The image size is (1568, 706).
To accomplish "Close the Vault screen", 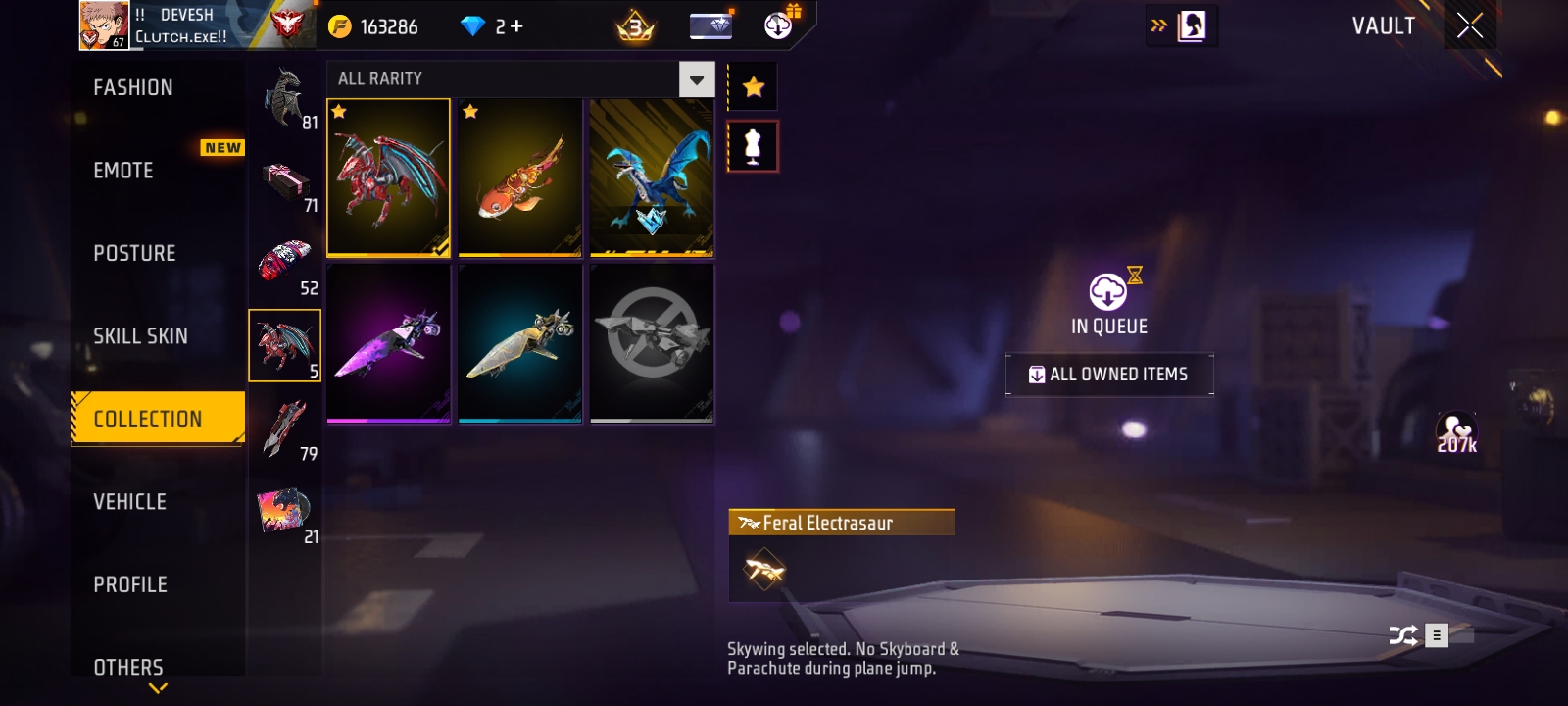I will pyautogui.click(x=1469, y=26).
